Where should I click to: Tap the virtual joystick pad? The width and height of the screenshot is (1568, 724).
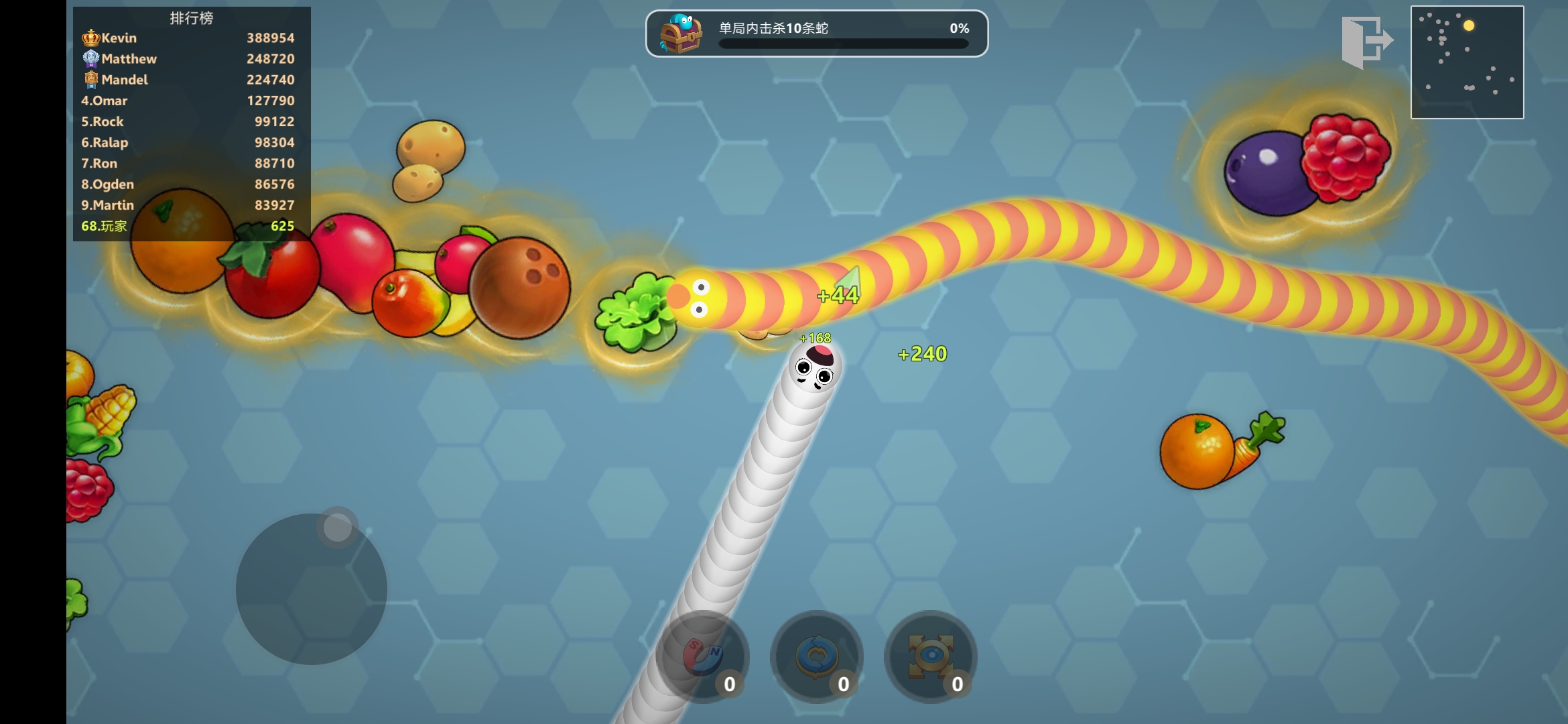pyautogui.click(x=312, y=589)
